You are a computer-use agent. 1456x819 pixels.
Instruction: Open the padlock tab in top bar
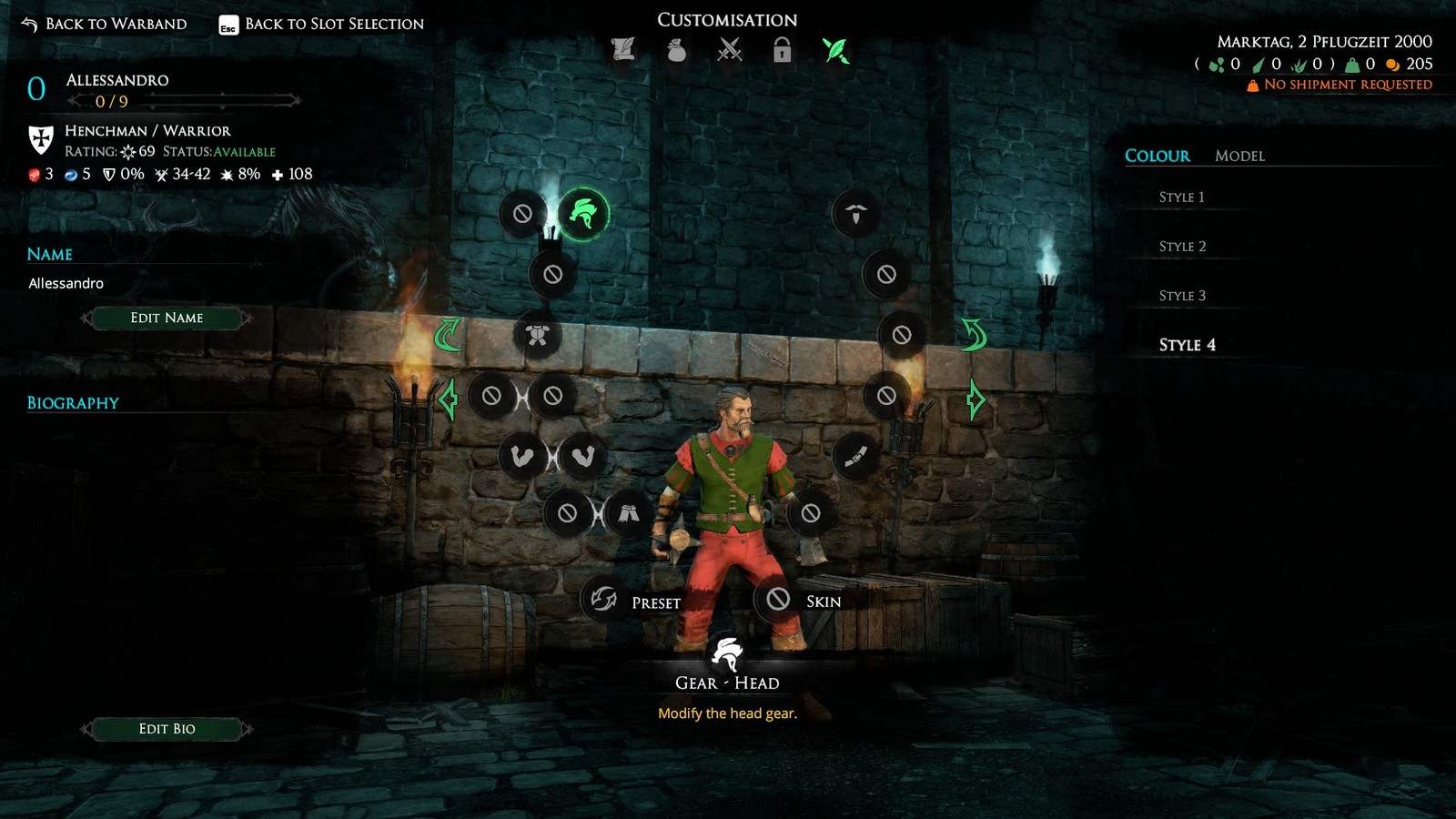(782, 50)
